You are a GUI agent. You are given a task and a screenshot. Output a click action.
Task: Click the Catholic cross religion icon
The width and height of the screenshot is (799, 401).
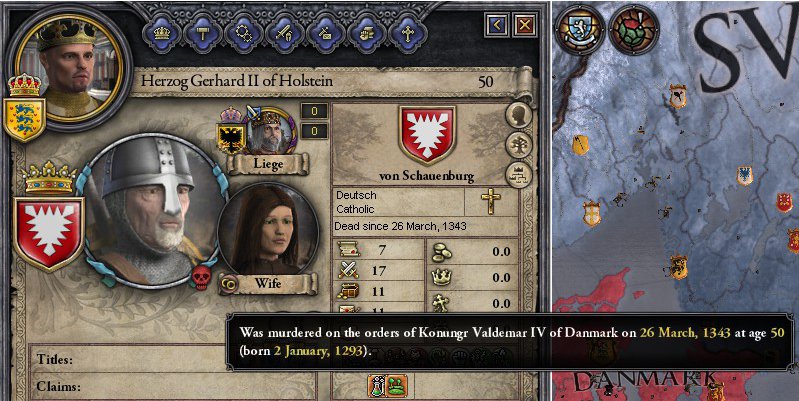tap(490, 201)
